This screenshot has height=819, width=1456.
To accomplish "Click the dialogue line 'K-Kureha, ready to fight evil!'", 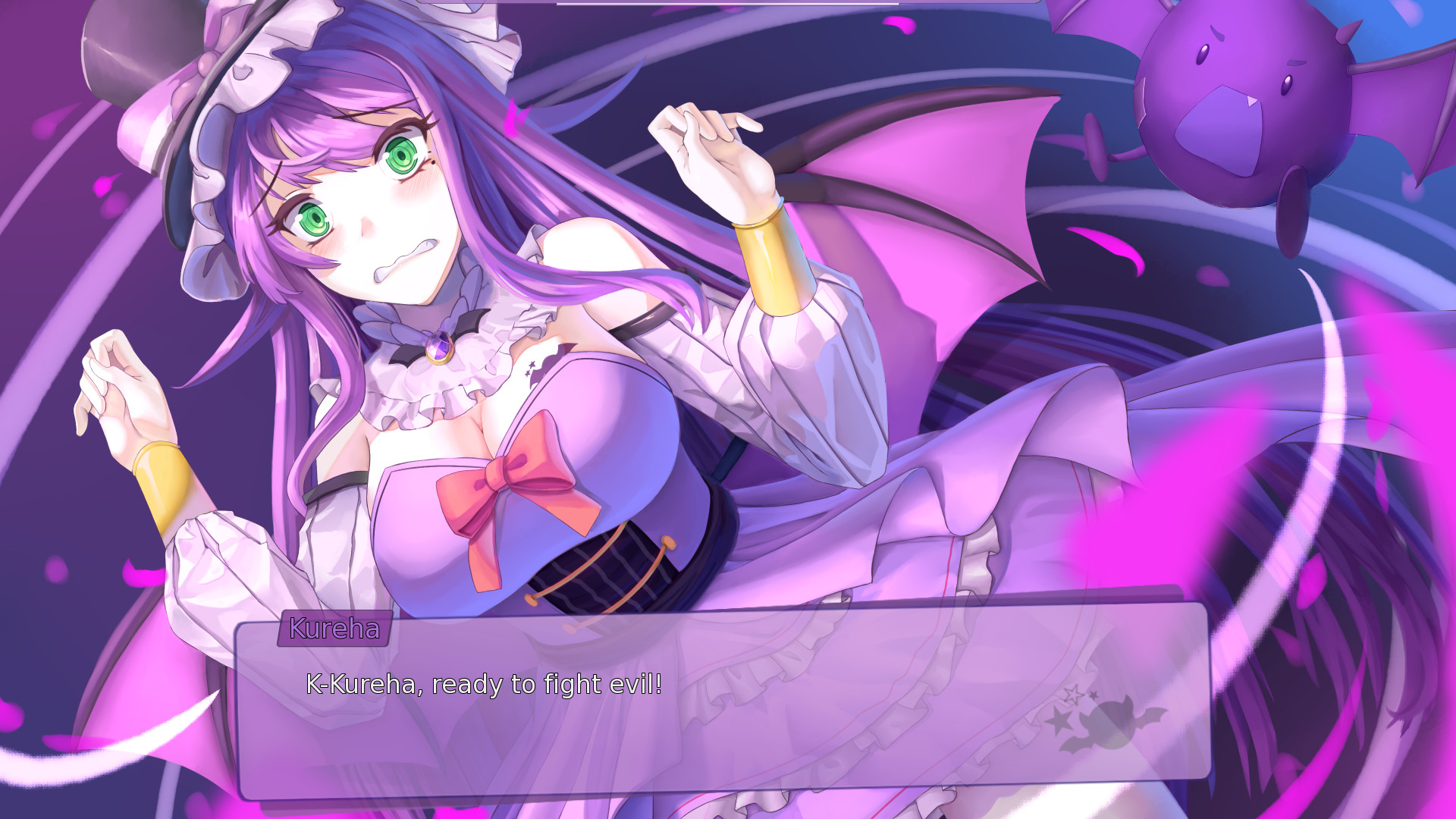I will [x=483, y=684].
